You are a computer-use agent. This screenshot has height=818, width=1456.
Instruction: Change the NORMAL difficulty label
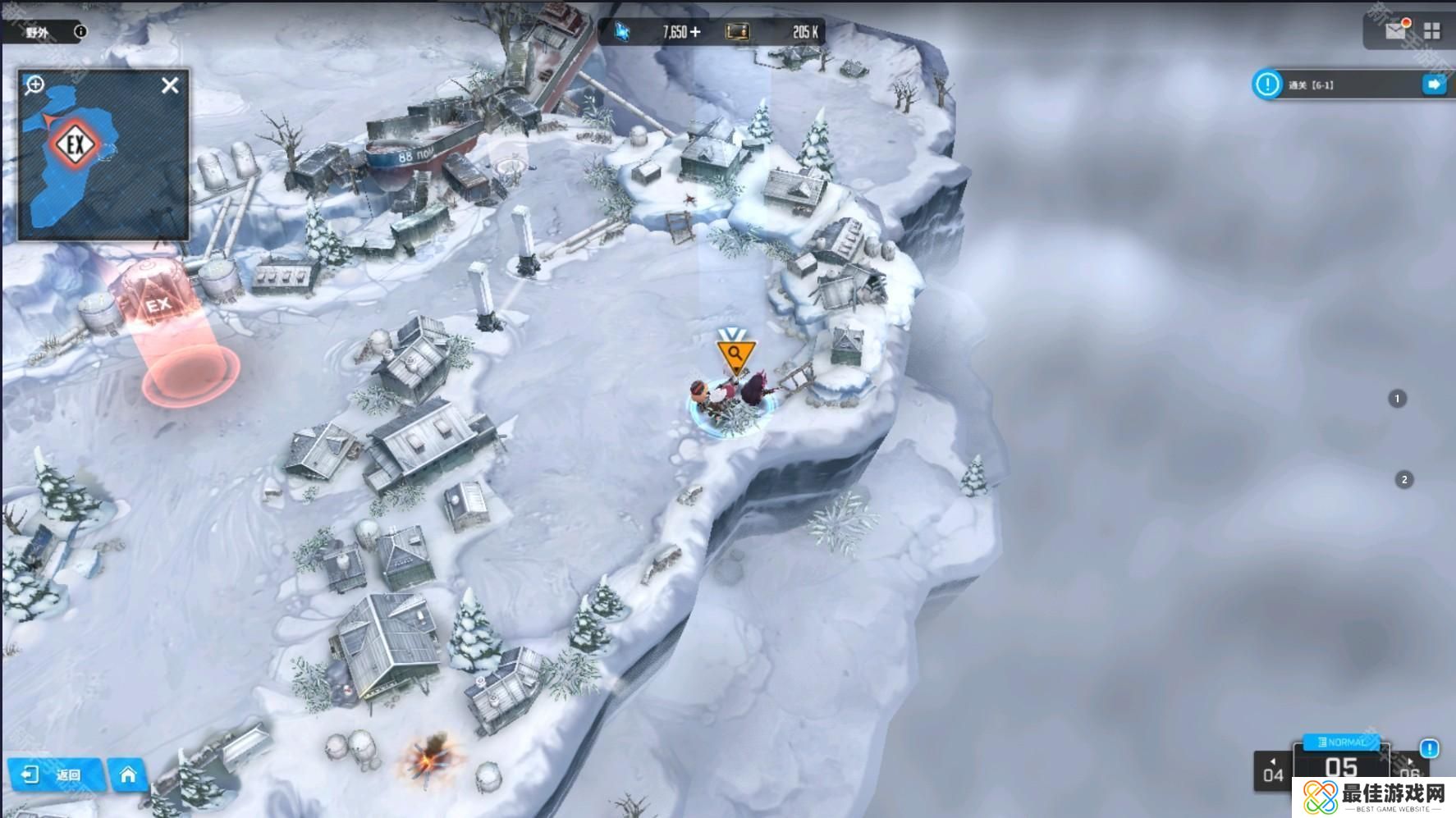point(1342,742)
